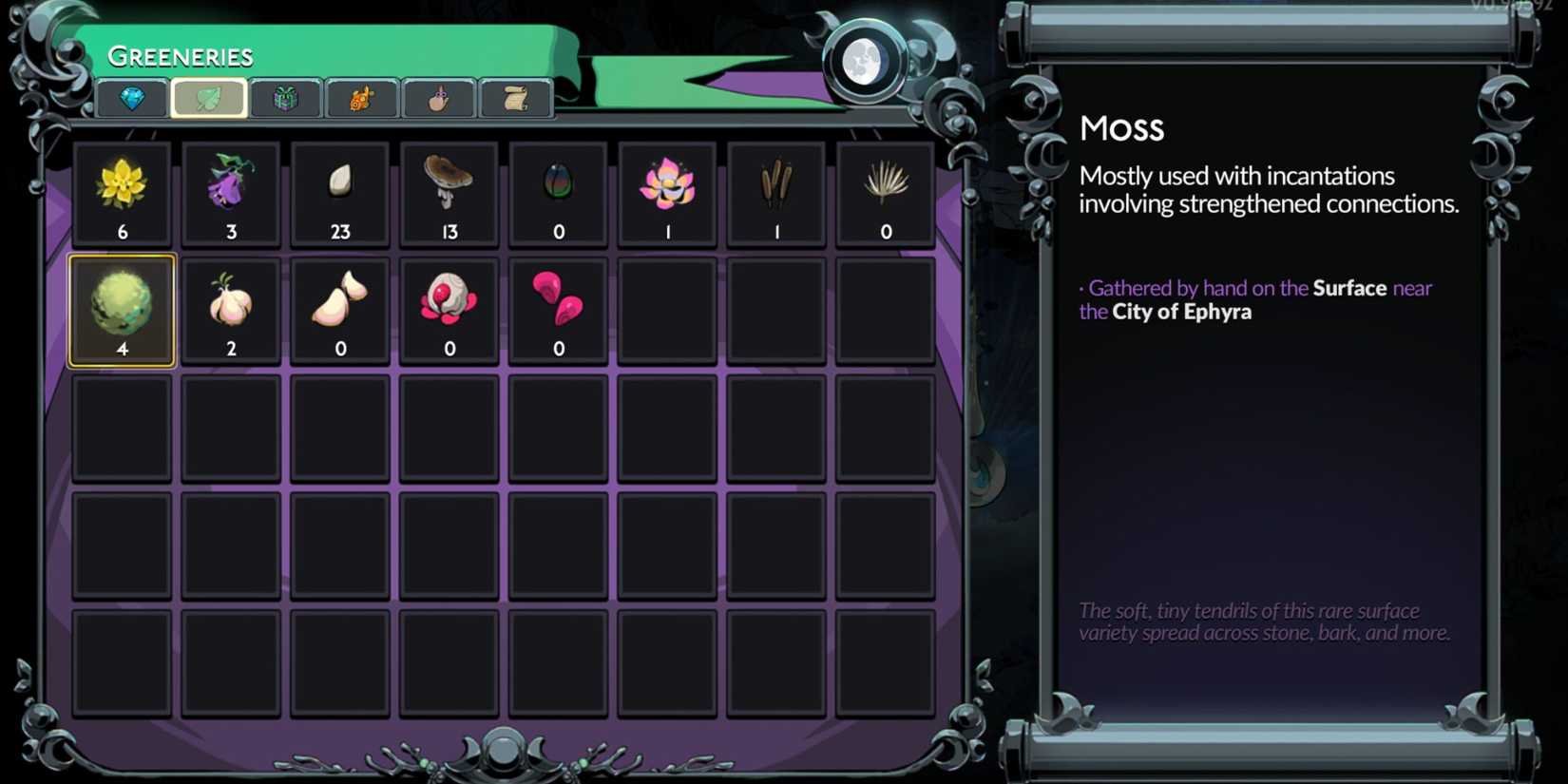The height and width of the screenshot is (784, 1568).
Task: Click the Moss heading in the description panel
Action: [1121, 128]
